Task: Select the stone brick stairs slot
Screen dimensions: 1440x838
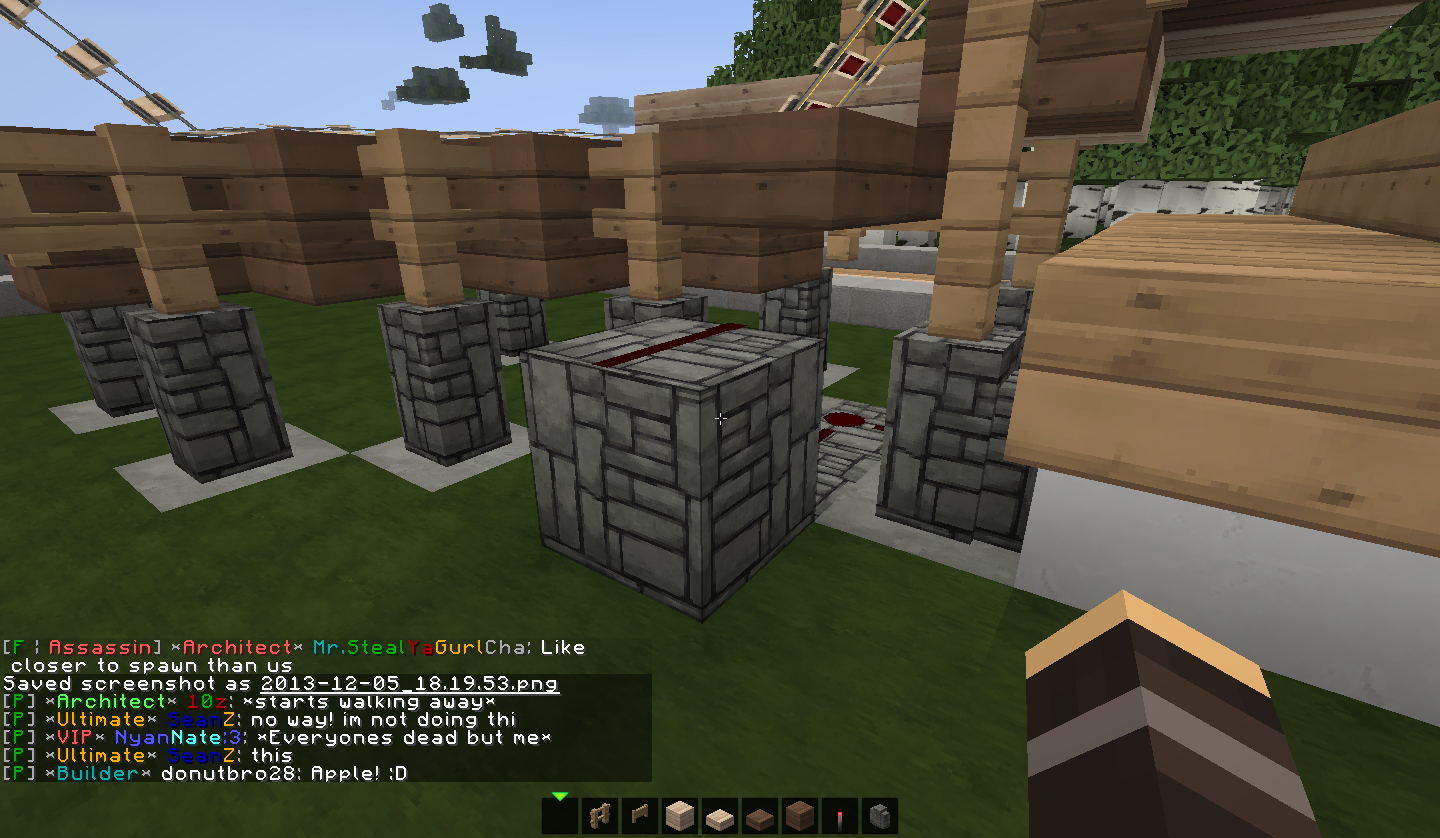Action: click(x=880, y=816)
